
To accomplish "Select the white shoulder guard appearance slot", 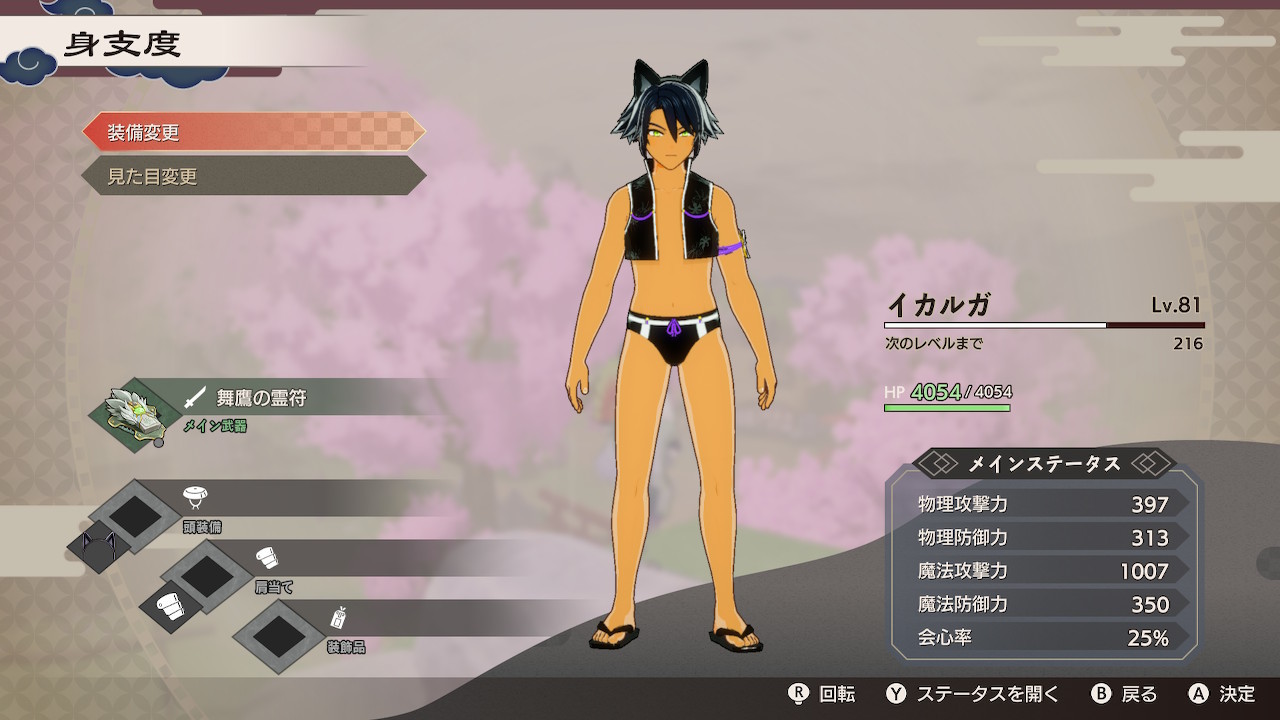I will coord(170,607).
